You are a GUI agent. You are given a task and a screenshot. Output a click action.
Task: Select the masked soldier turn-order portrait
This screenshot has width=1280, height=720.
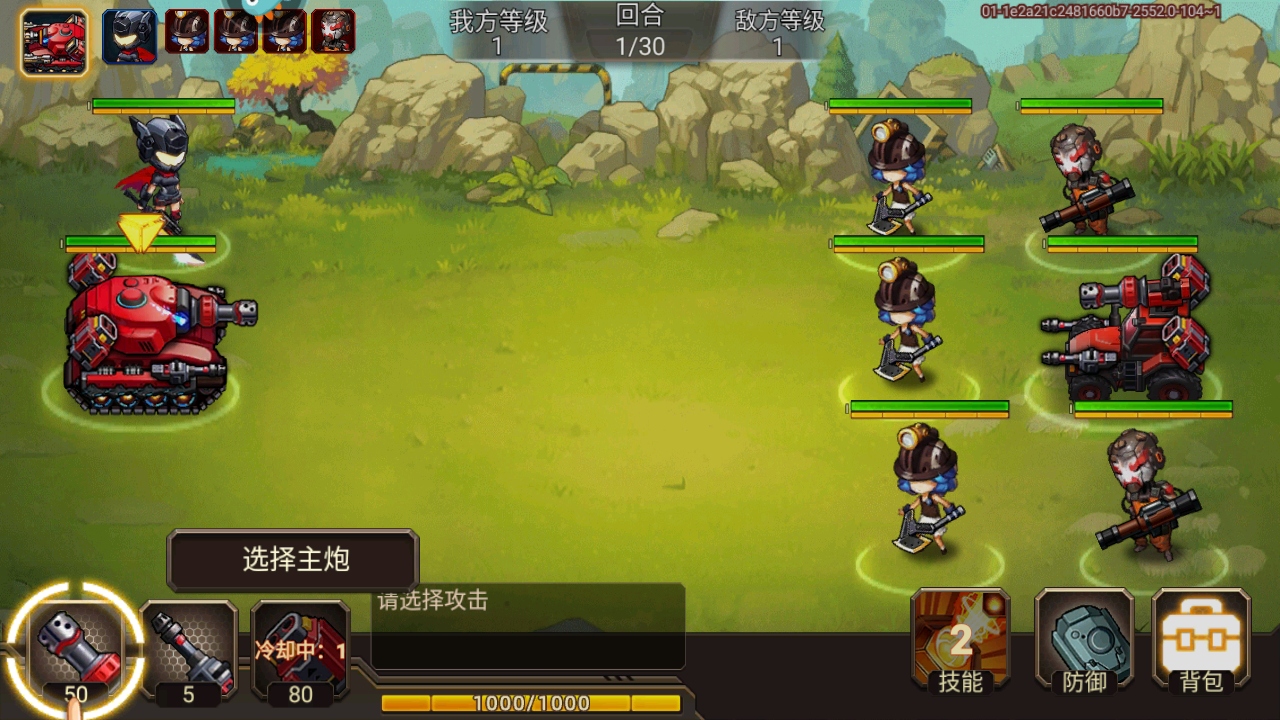(333, 32)
